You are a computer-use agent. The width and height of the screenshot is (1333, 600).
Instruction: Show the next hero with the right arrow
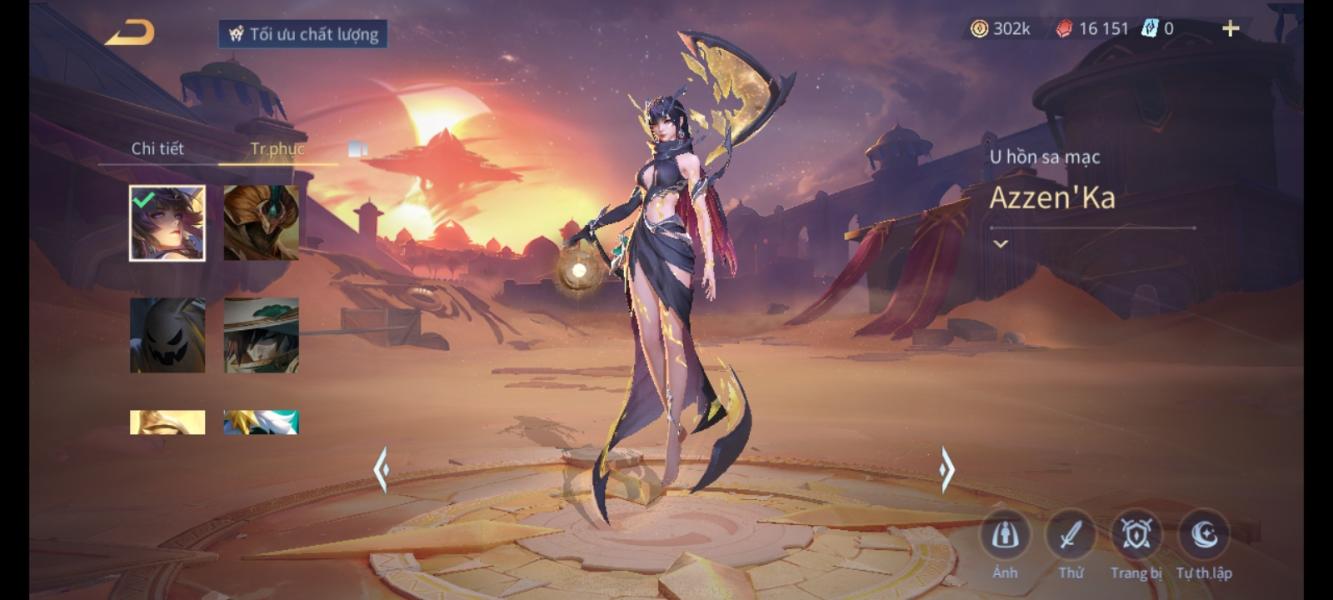(x=946, y=469)
